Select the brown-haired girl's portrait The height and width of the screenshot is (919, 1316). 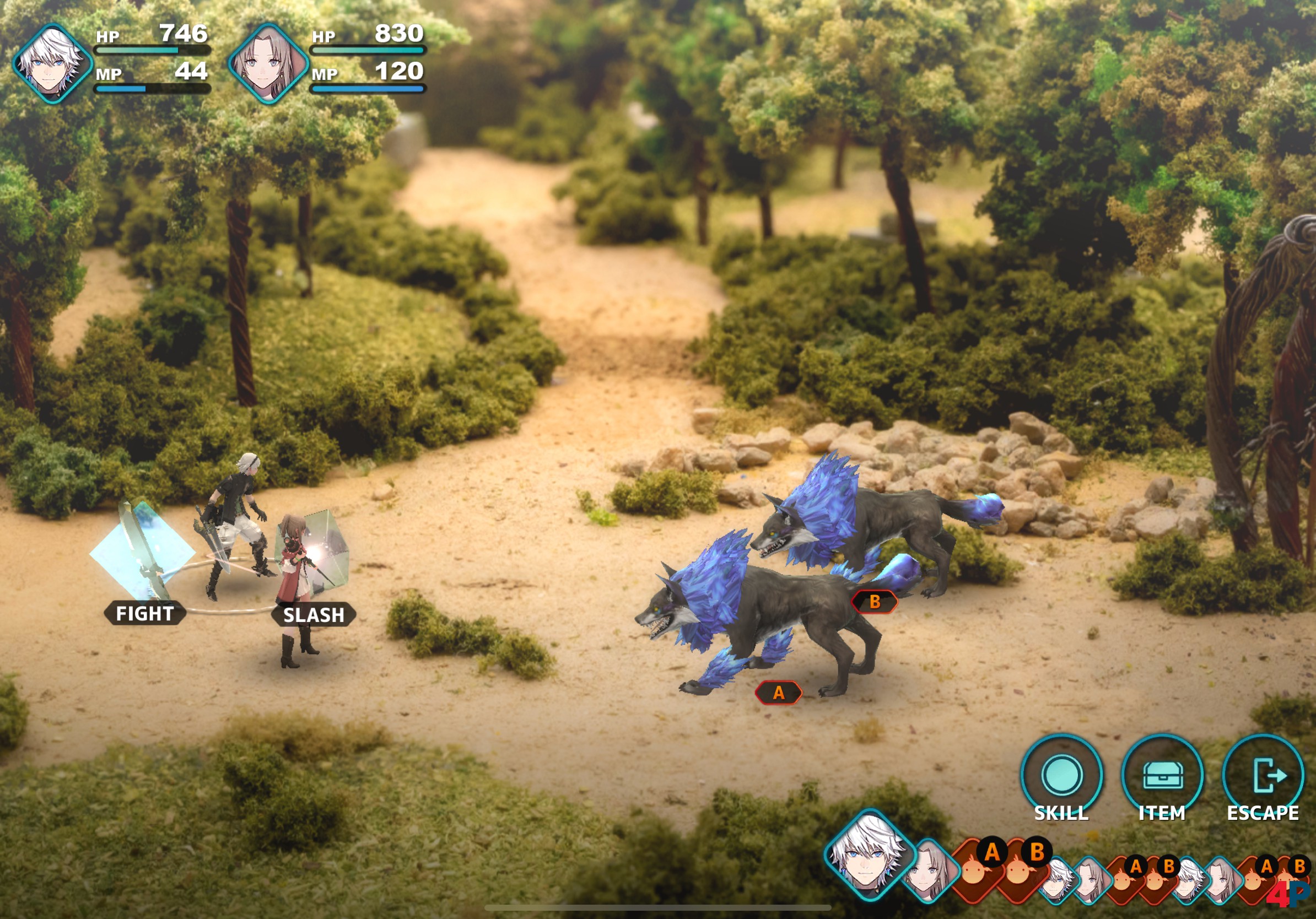[268, 63]
